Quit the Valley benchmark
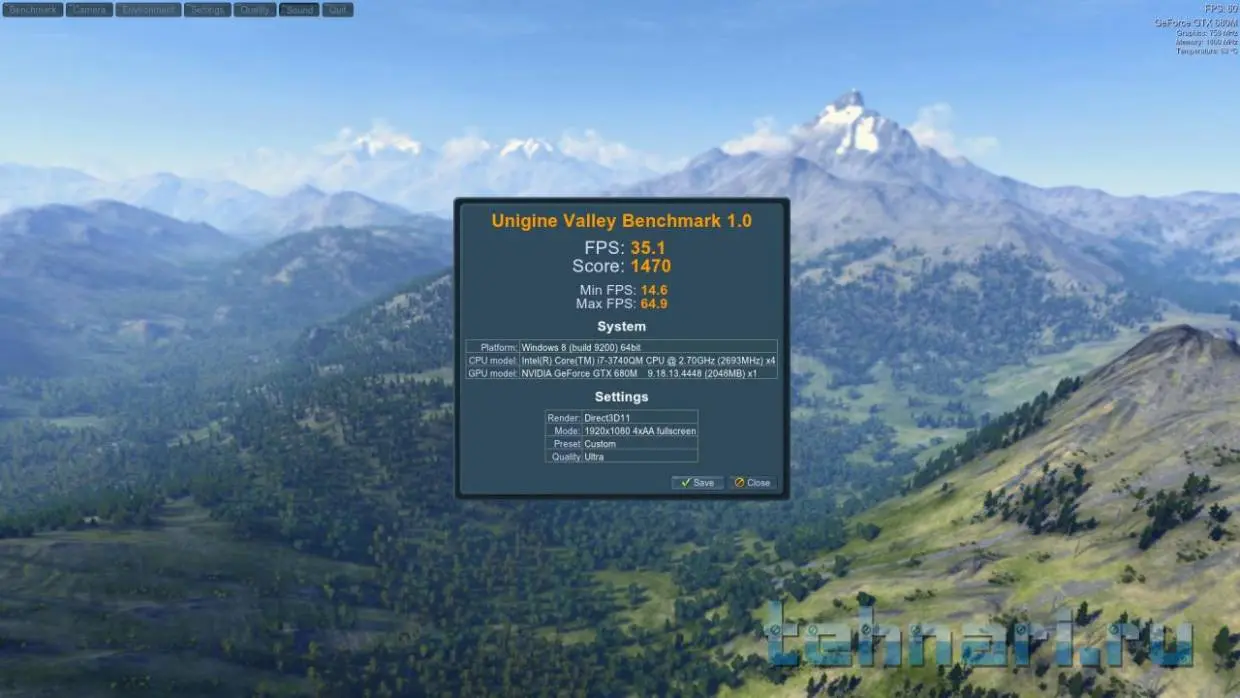 click(337, 10)
